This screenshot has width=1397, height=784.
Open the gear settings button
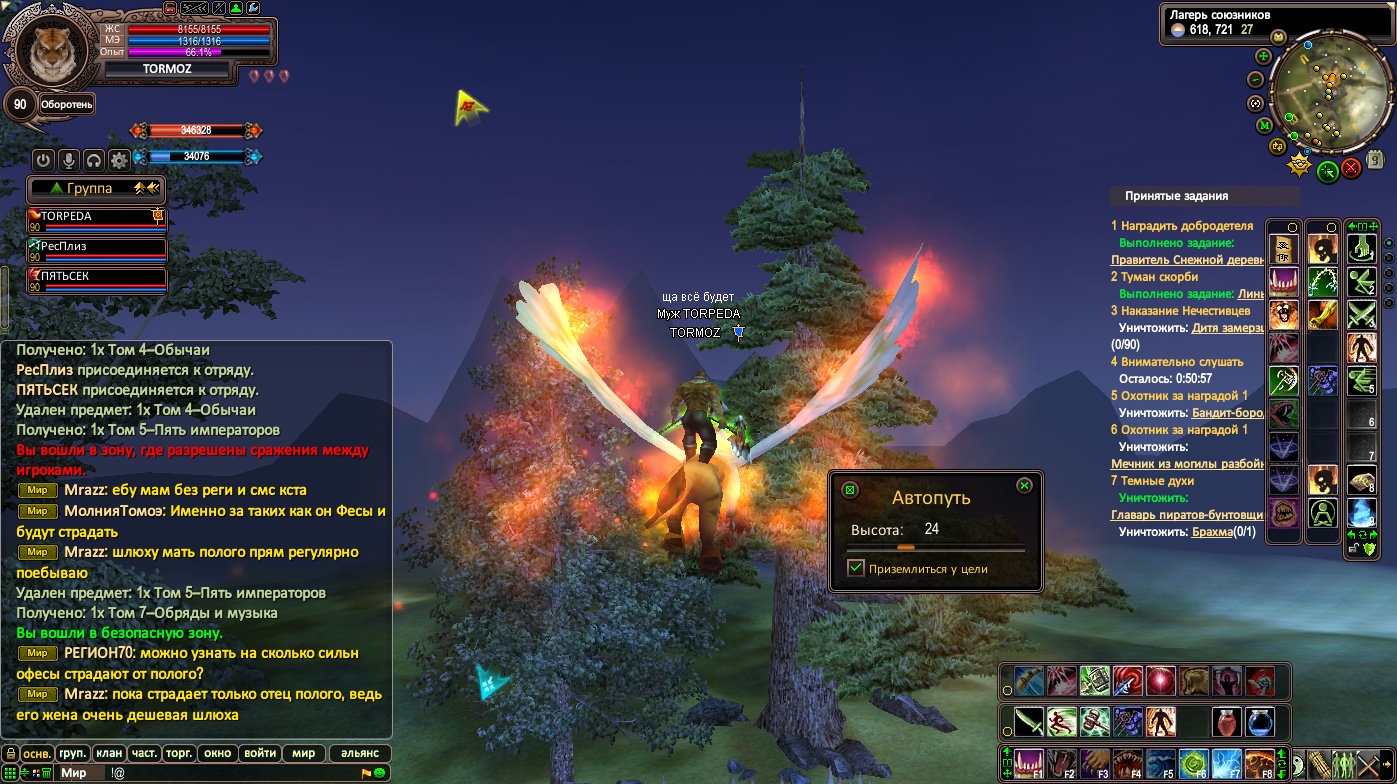pyautogui.click(x=119, y=160)
